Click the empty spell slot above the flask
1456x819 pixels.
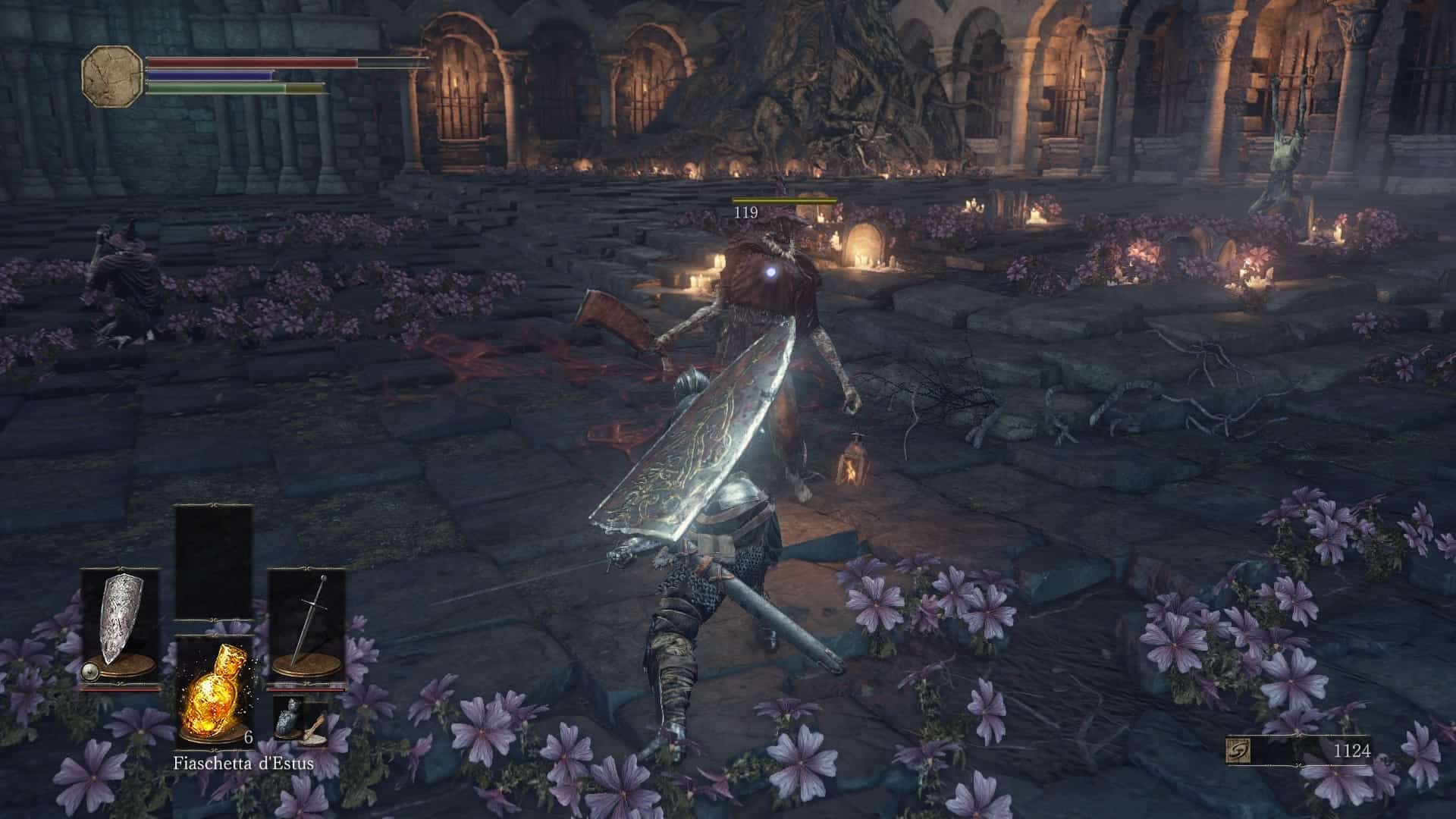213,563
